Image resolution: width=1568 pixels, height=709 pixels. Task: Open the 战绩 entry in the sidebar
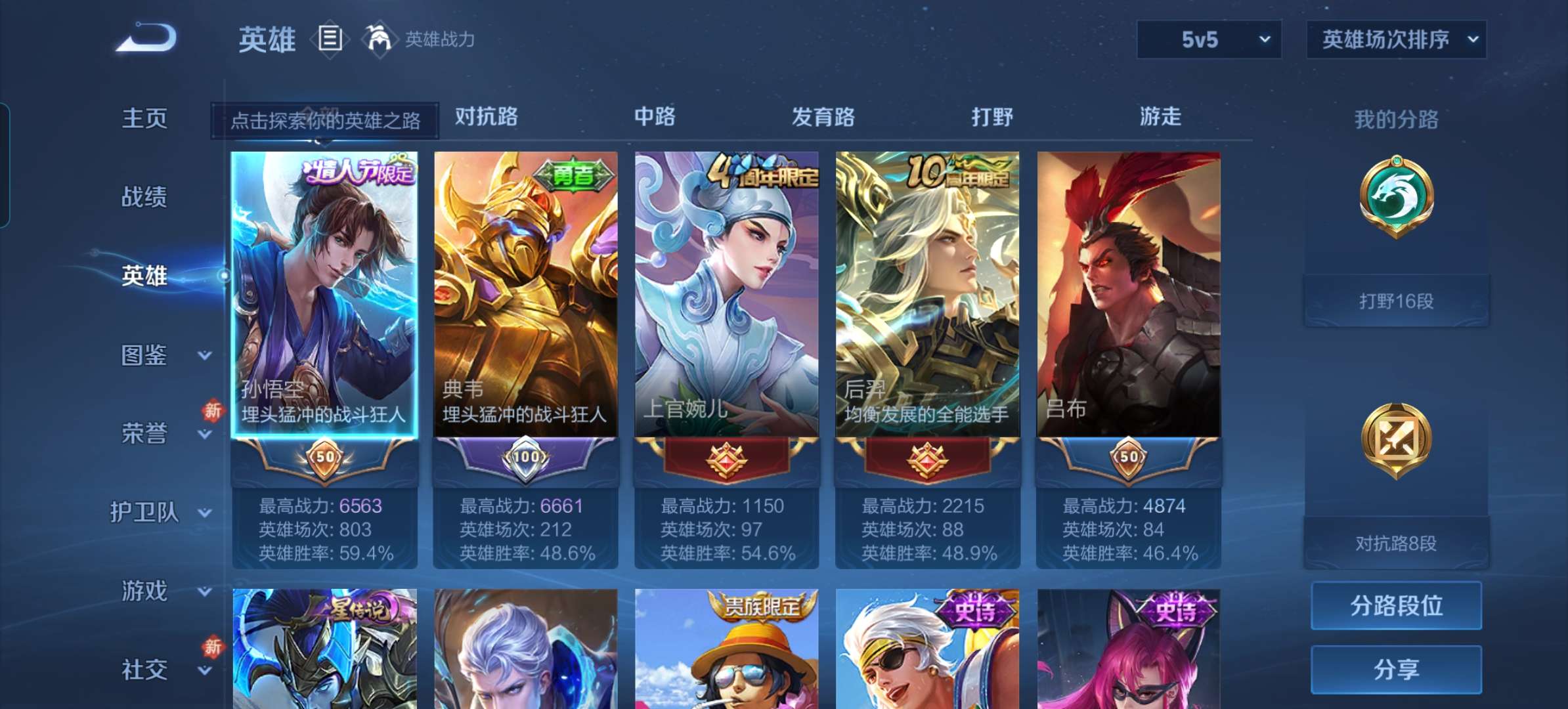(146, 197)
